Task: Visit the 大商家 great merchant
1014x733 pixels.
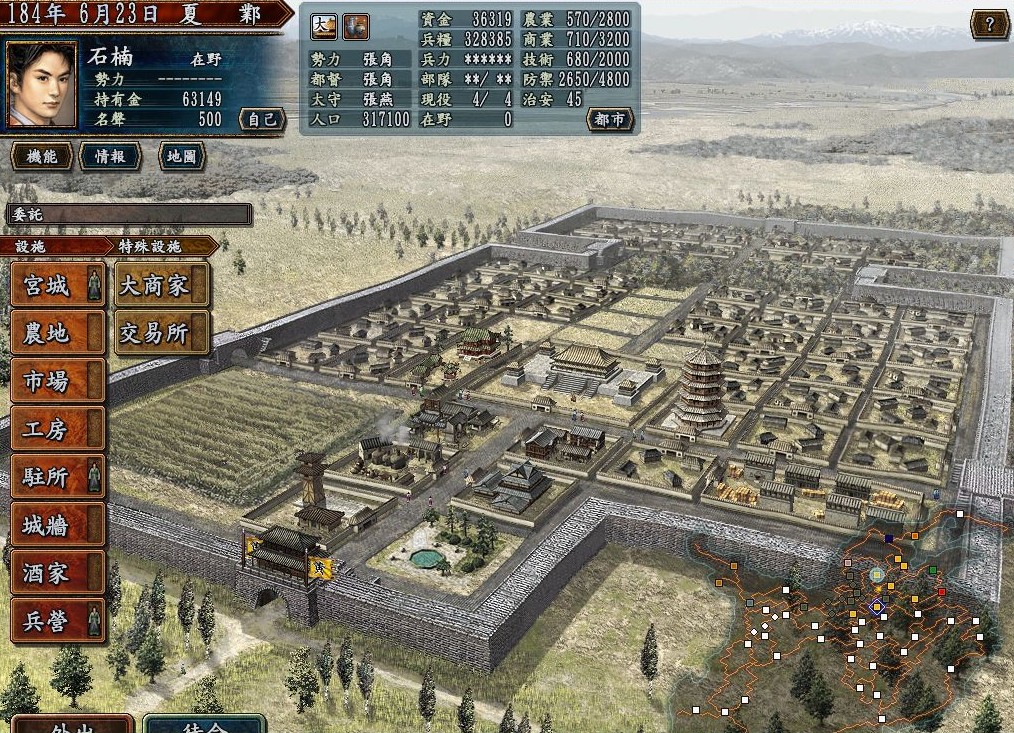Action: click(x=162, y=285)
